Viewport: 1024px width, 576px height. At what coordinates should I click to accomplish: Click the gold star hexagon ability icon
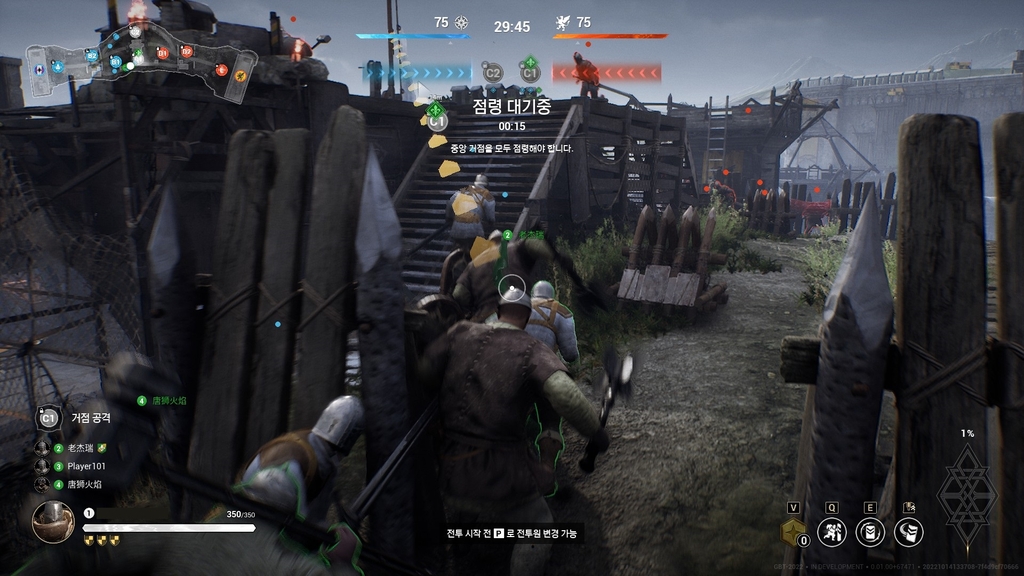794,531
